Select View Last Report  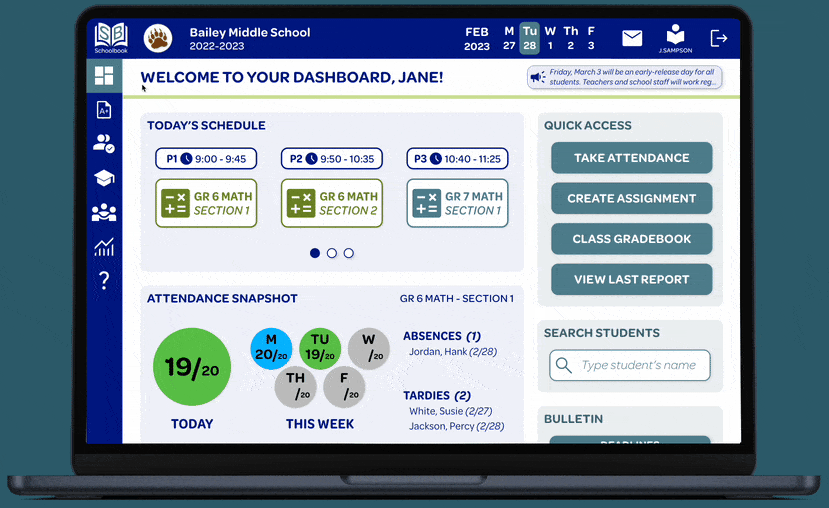coord(631,279)
